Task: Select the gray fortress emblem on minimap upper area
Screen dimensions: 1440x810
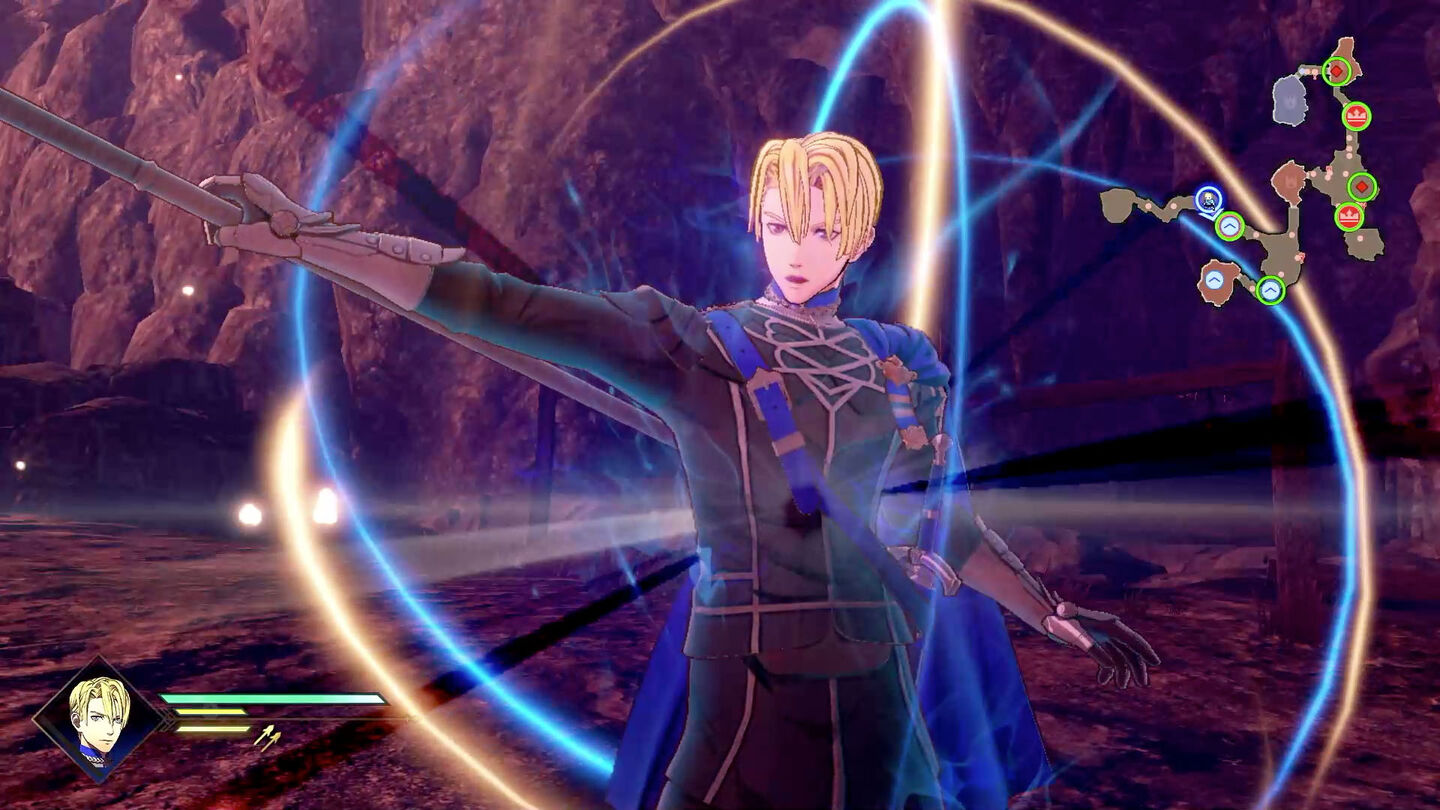Action: (x=1290, y=102)
